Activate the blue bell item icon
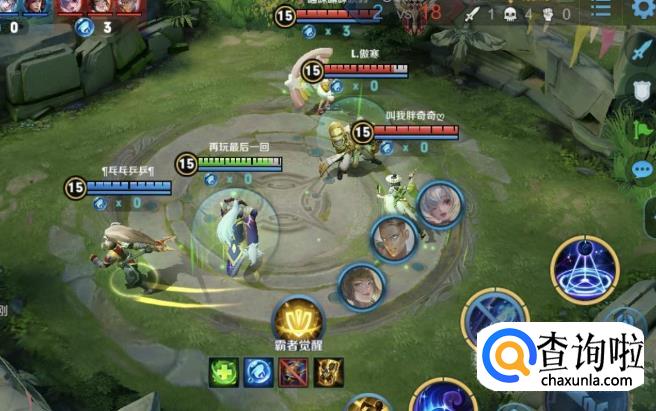Image resolution: width=656 pixels, height=411 pixels. click(x=257, y=372)
